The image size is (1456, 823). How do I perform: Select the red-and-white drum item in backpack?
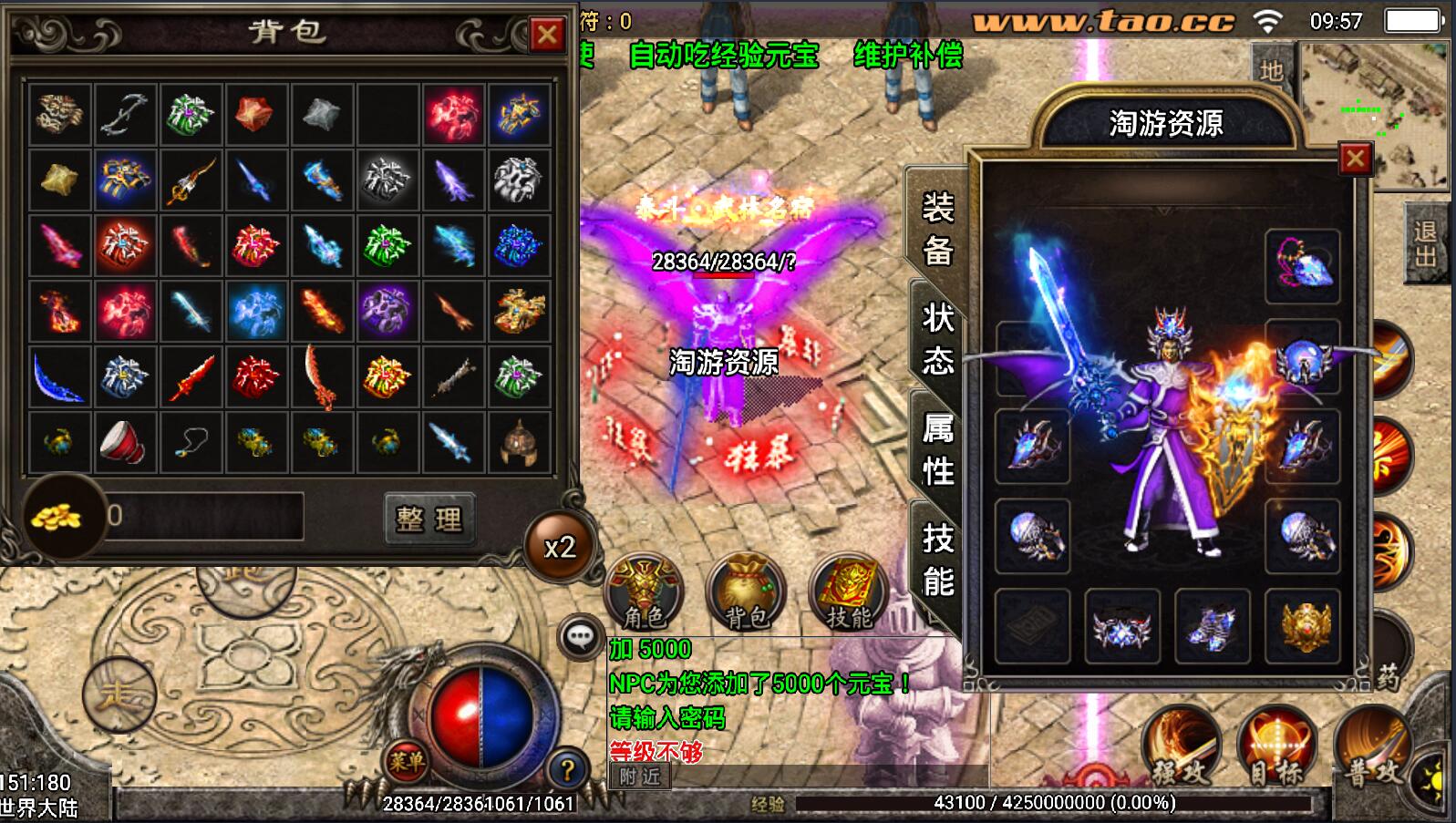click(x=124, y=442)
